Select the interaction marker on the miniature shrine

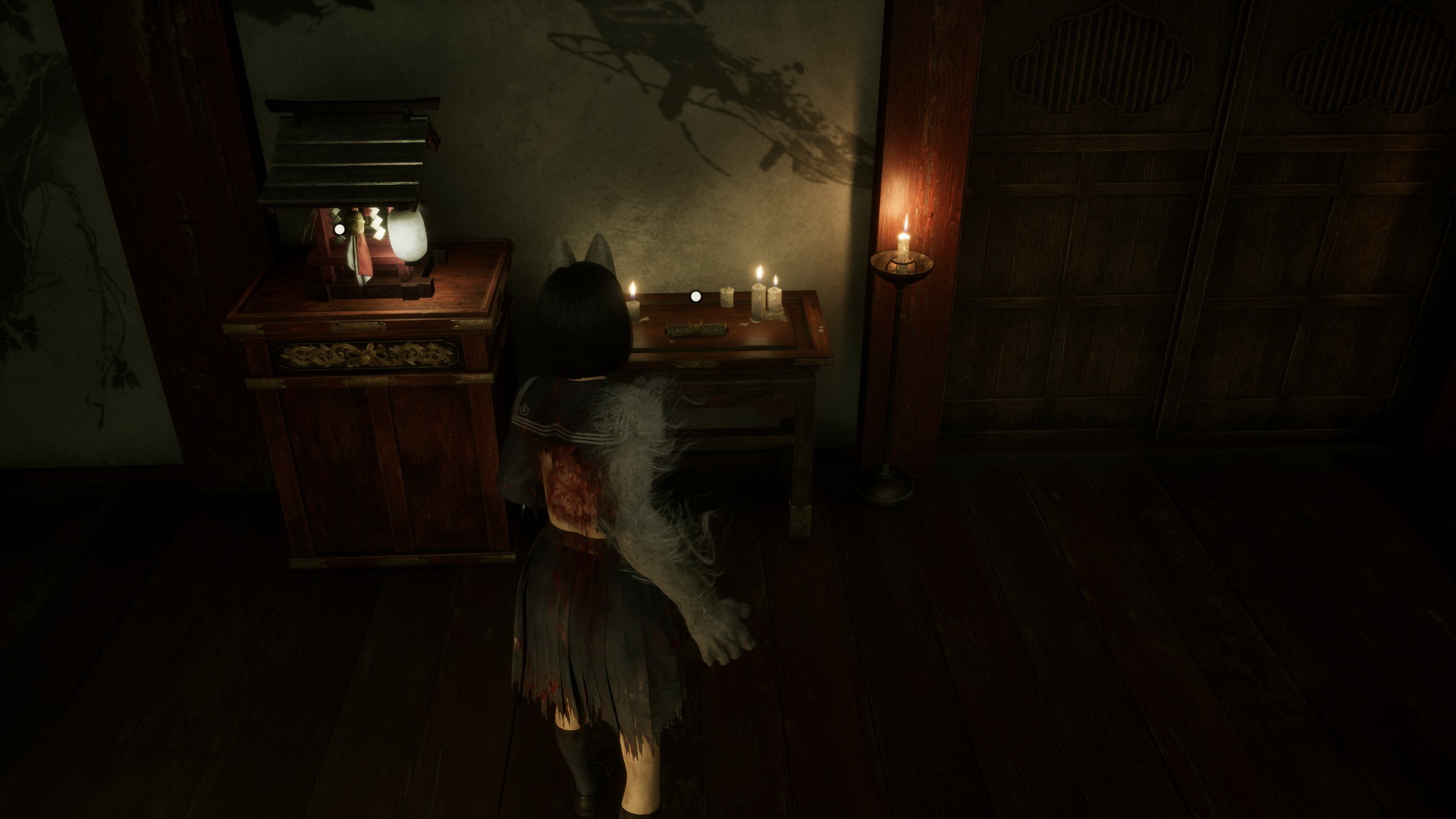[340, 228]
